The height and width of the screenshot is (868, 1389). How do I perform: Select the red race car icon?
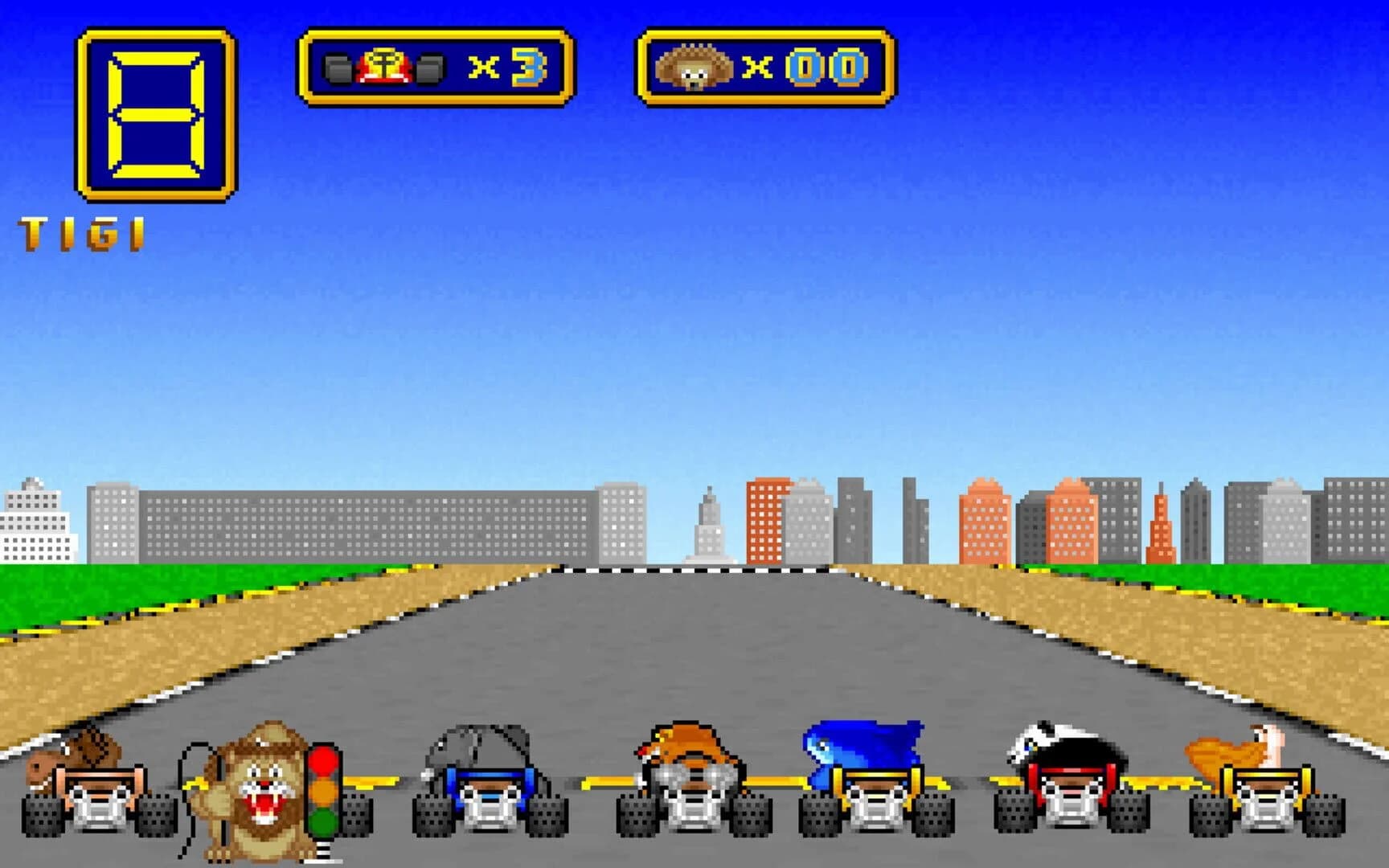click(386, 64)
